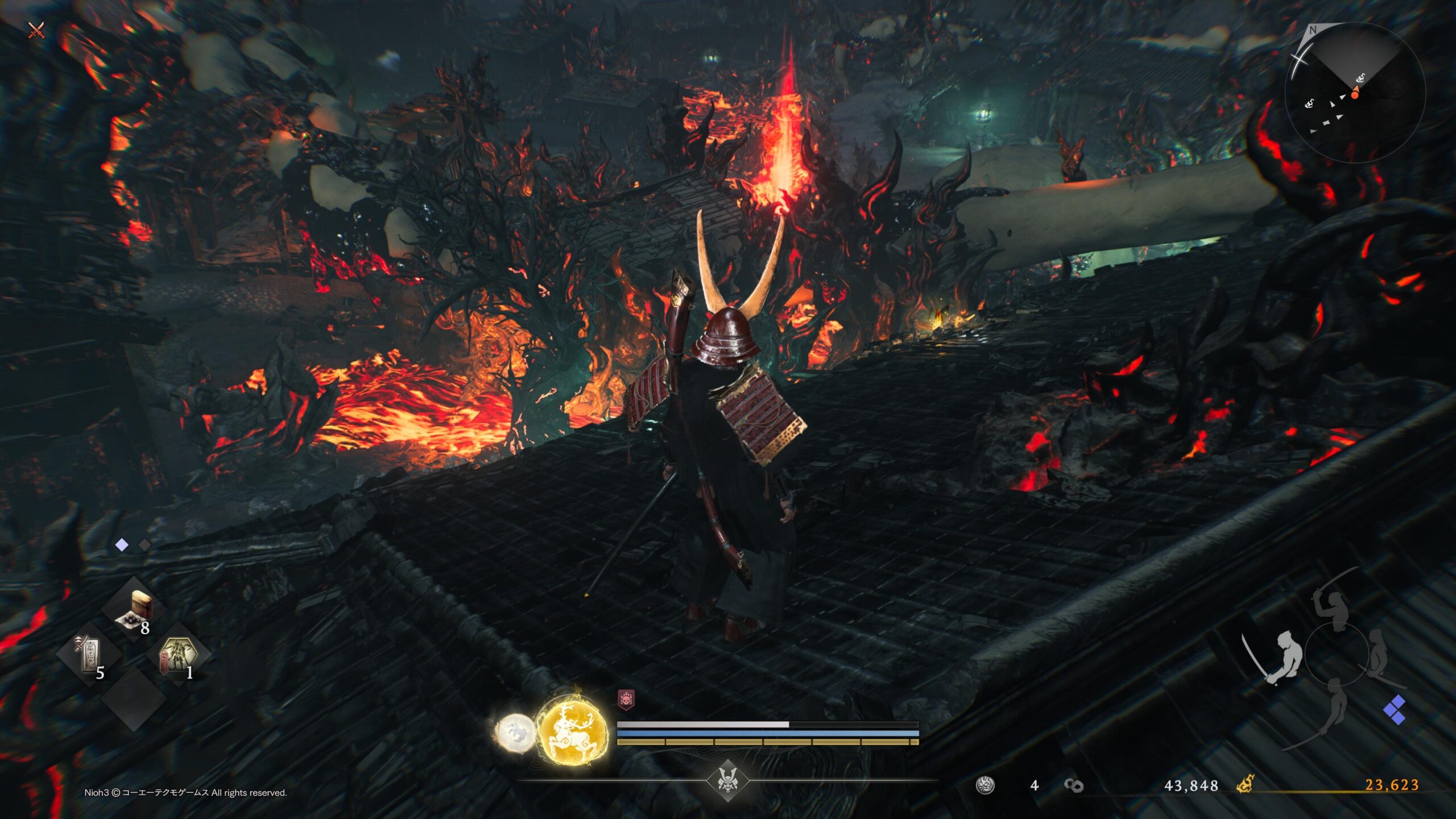Select the samurai helmet style emblem
1456x819 pixels.
[x=727, y=780]
